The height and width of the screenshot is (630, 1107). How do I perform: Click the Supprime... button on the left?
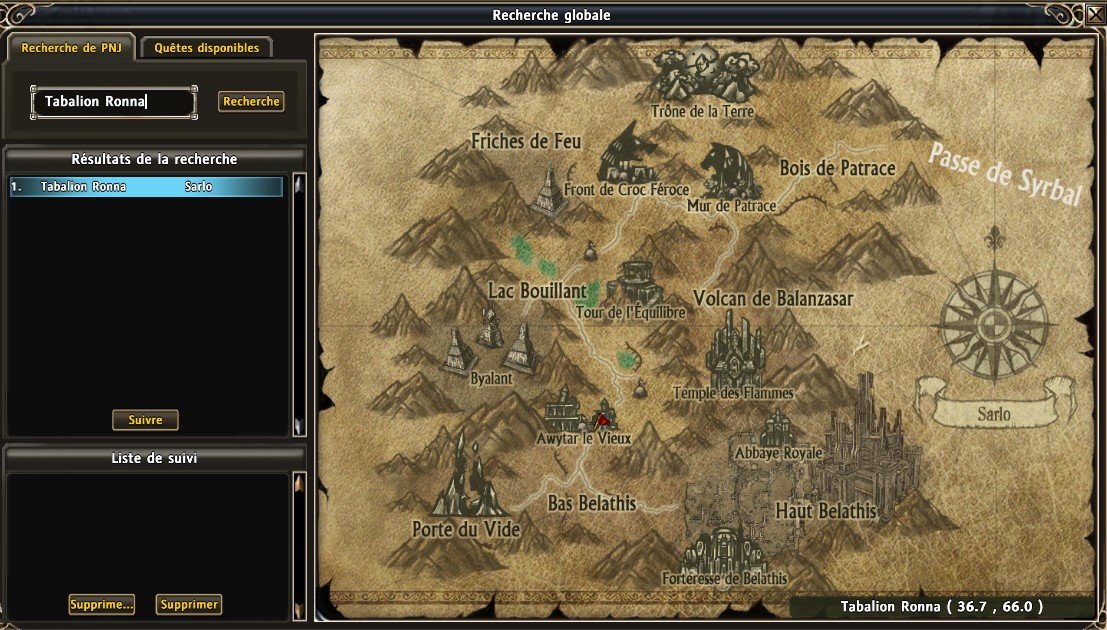coord(101,604)
